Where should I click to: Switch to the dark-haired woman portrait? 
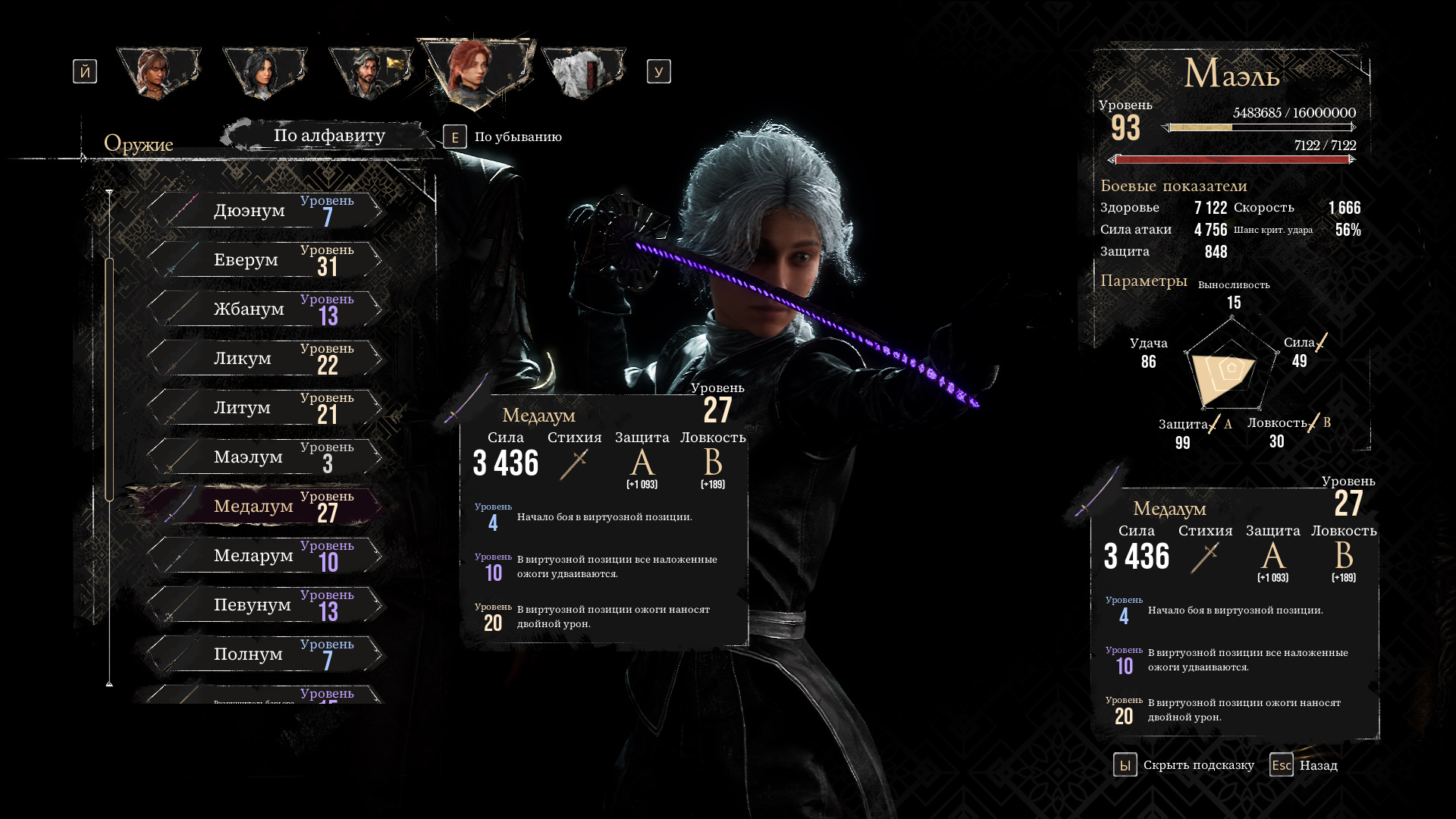(264, 72)
